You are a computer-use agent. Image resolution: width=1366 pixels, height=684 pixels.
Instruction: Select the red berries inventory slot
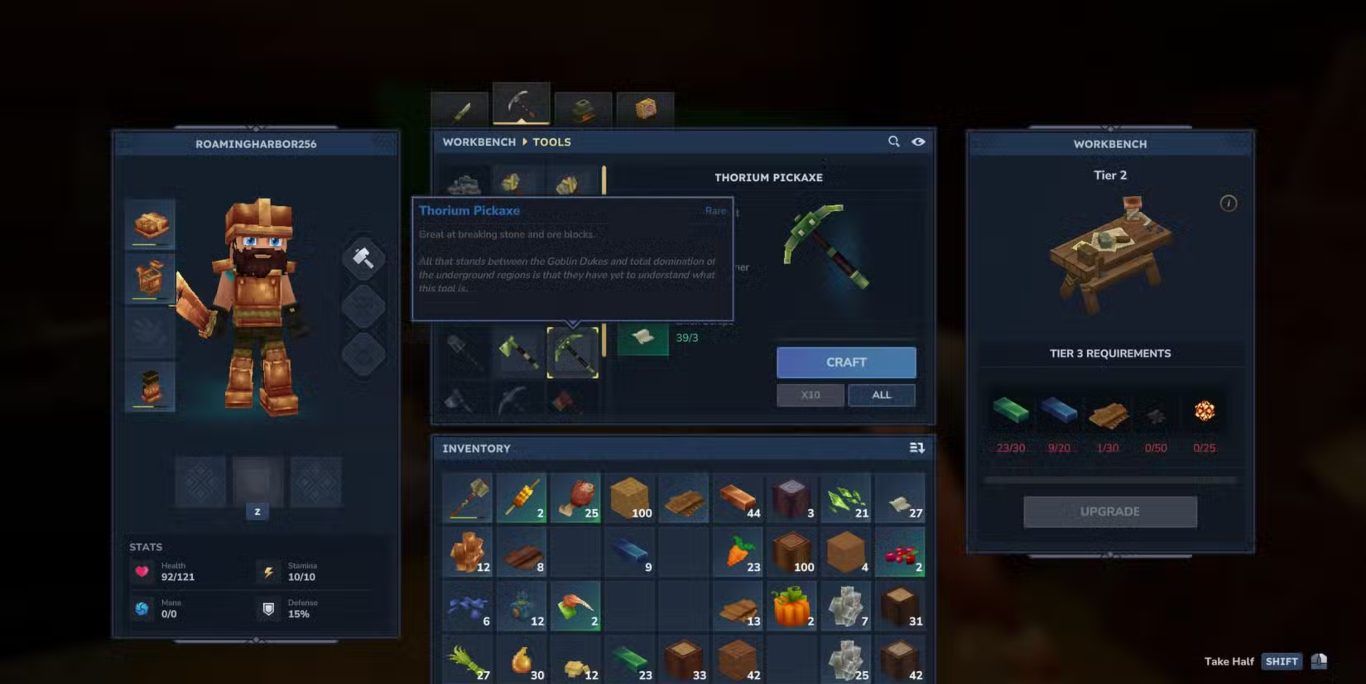click(900, 552)
